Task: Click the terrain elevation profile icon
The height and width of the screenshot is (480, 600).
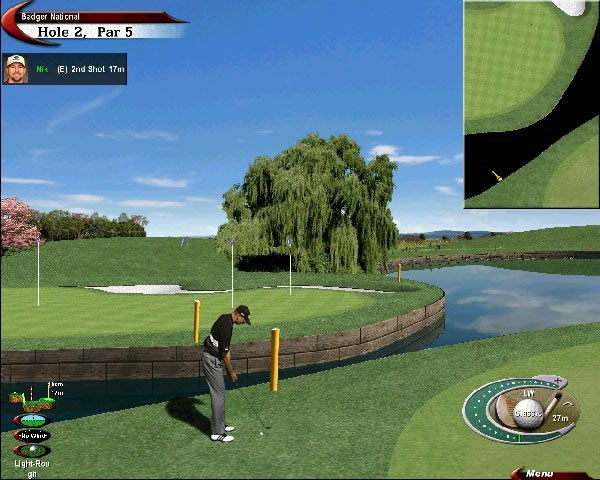Action: click(30, 400)
